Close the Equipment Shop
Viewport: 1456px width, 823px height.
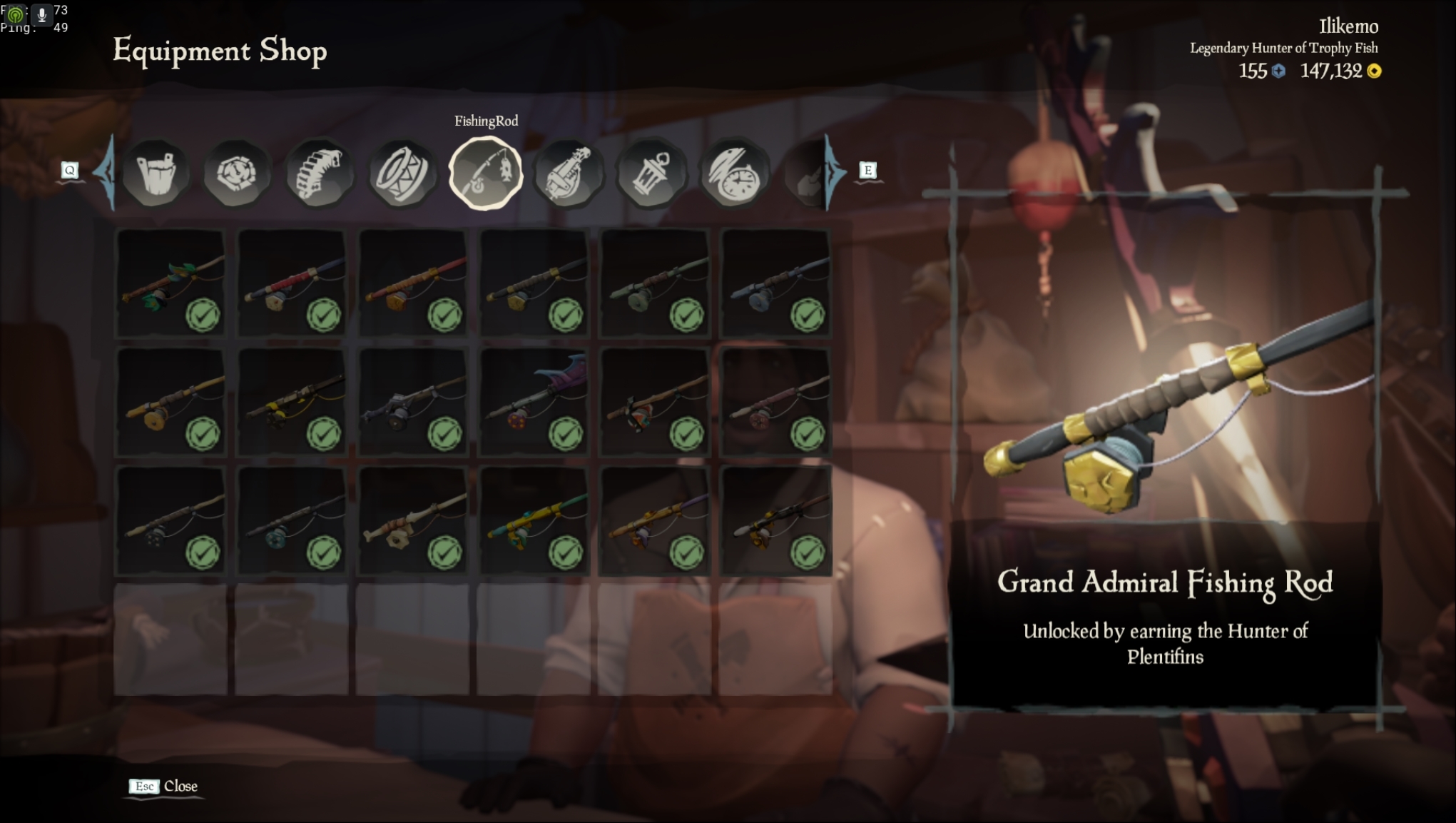click(x=164, y=786)
